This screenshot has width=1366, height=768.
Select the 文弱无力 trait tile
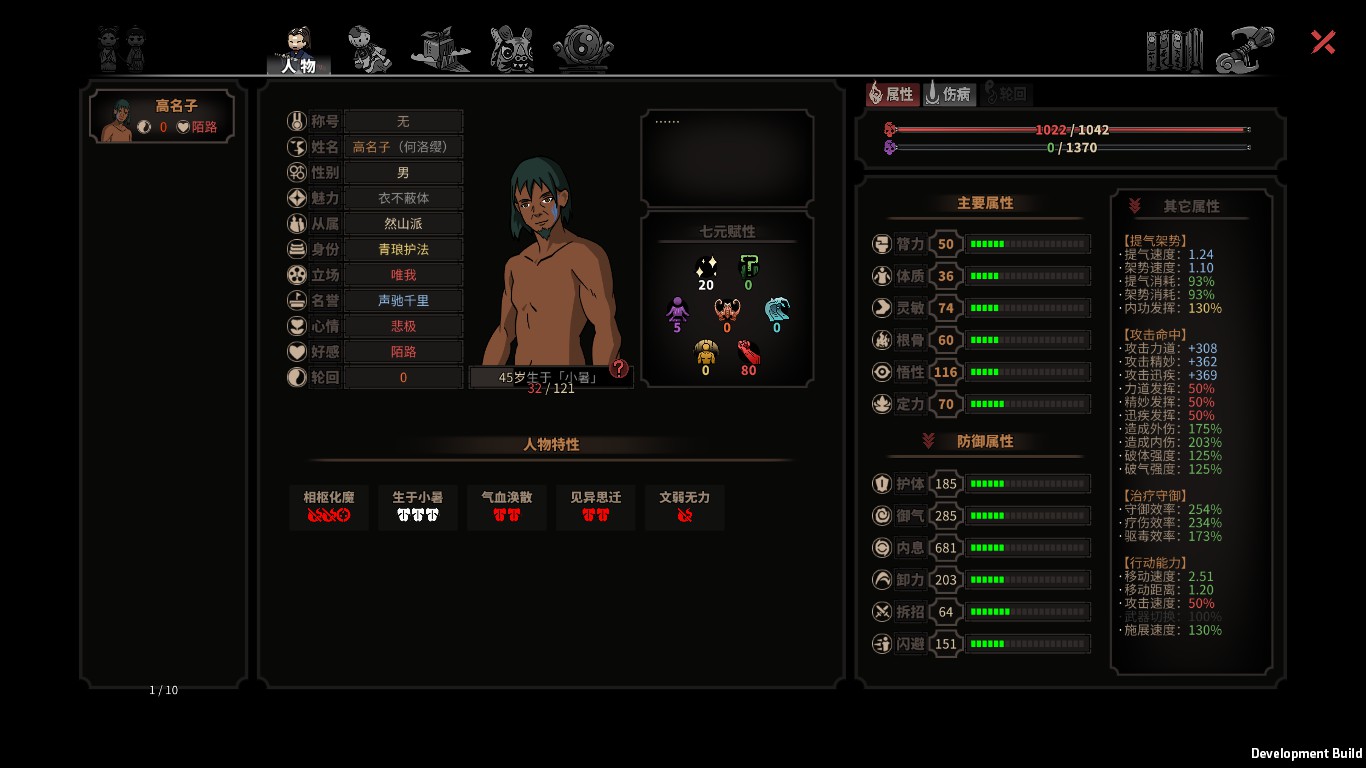pos(685,507)
